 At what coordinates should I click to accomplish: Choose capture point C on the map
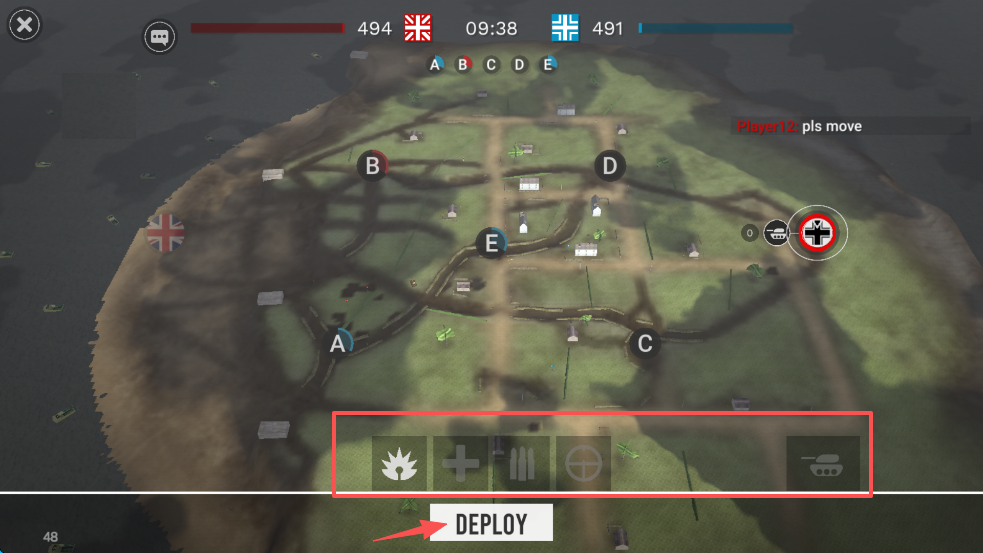click(x=645, y=344)
